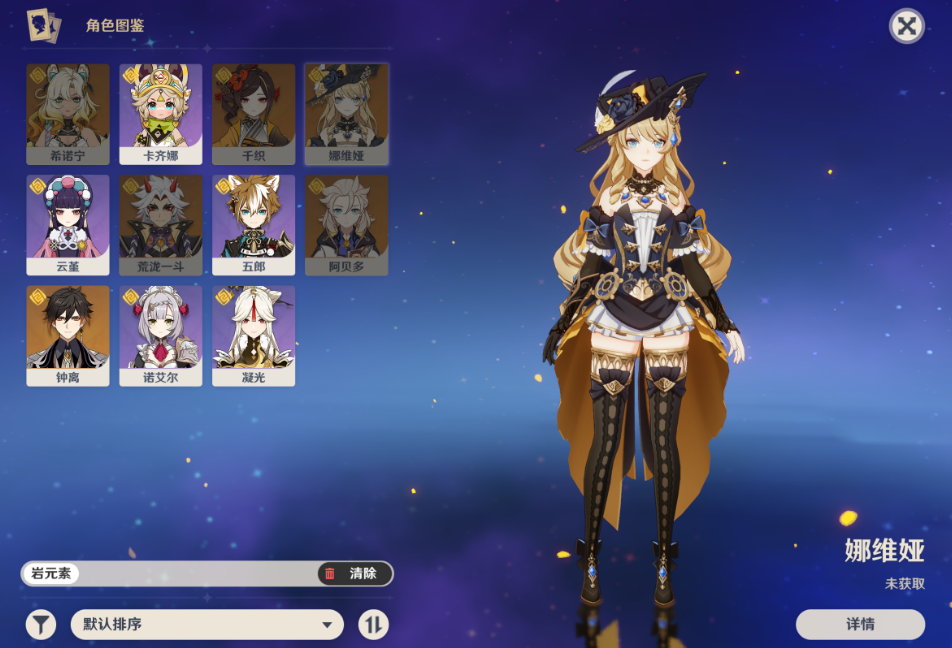952x648 pixels.
Task: Open 详情 for 娜维娅
Action: coord(860,624)
